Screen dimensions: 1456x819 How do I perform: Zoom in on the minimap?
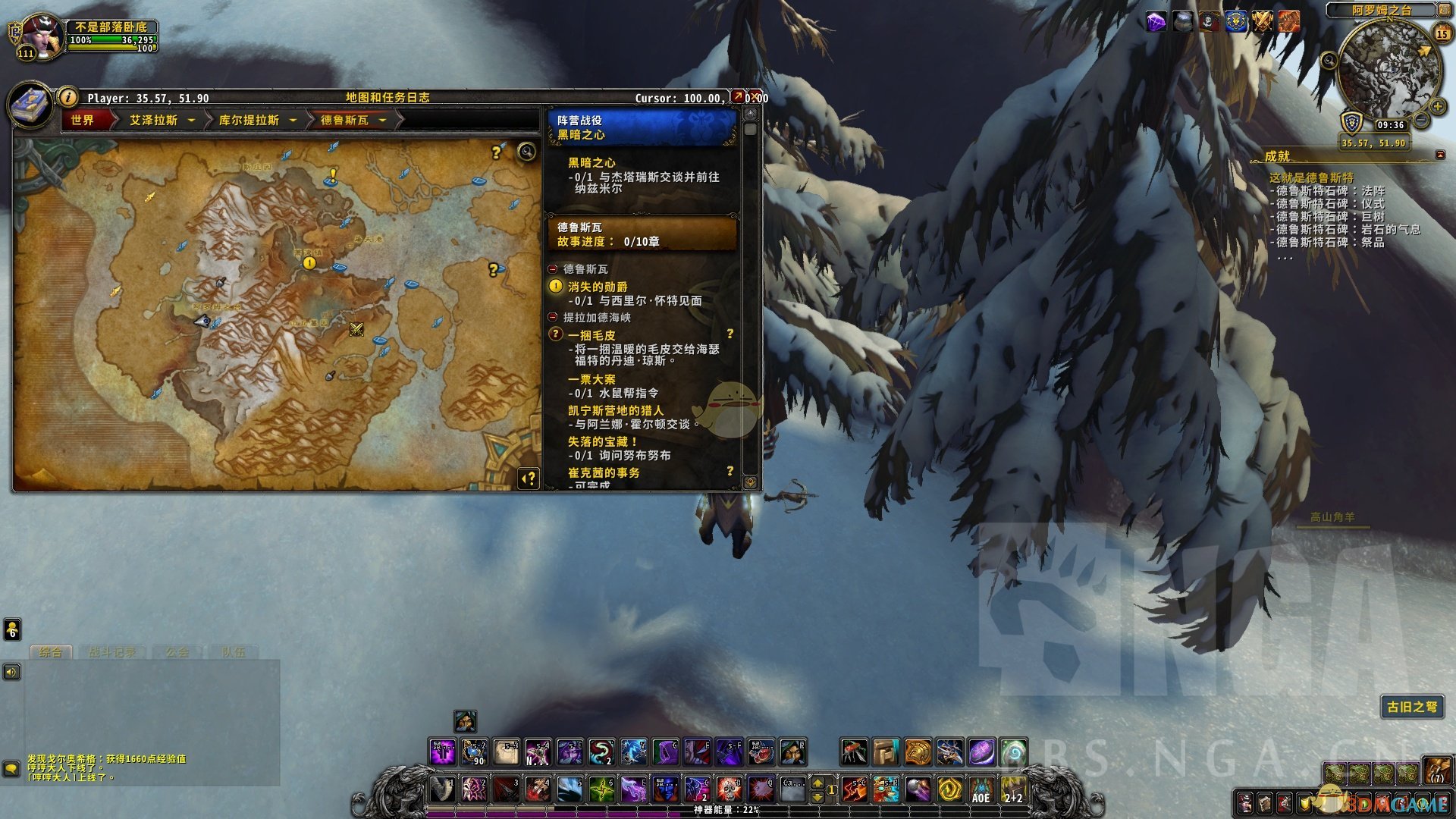pyautogui.click(x=1436, y=106)
